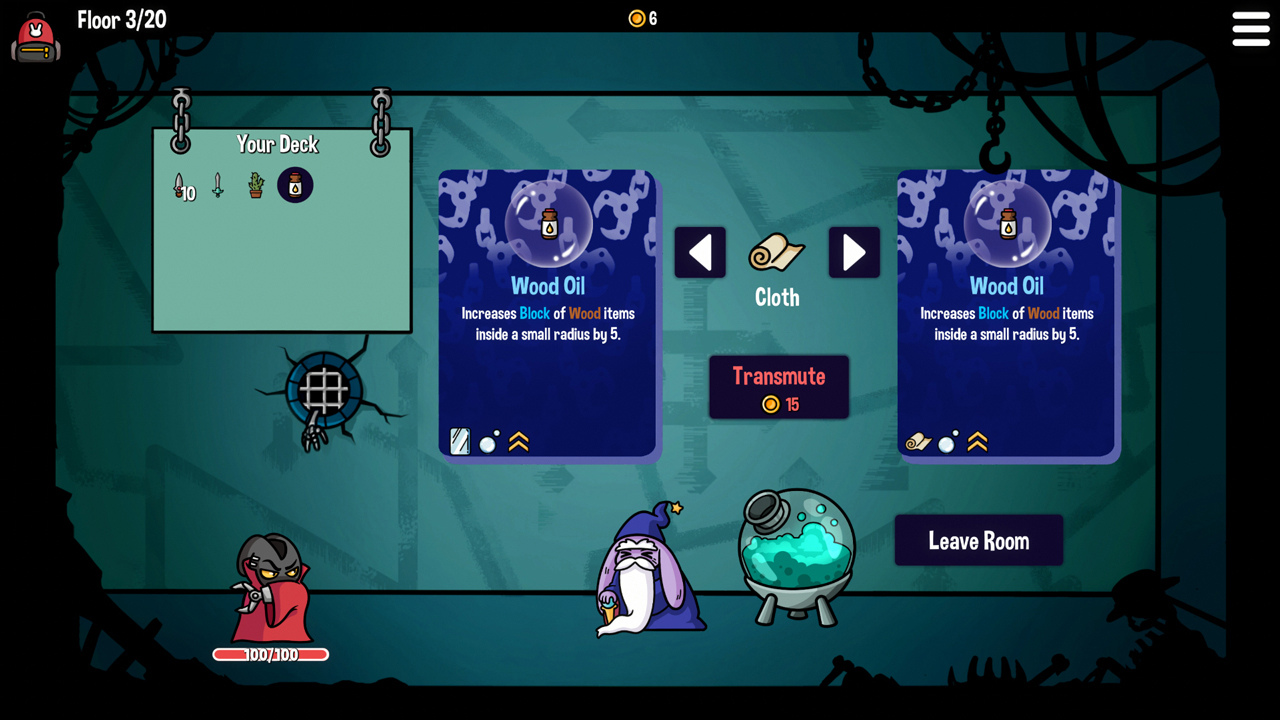Select the Wood Oil bottle in Your Deck
Image resolution: width=1280 pixels, height=720 pixels.
click(x=294, y=185)
